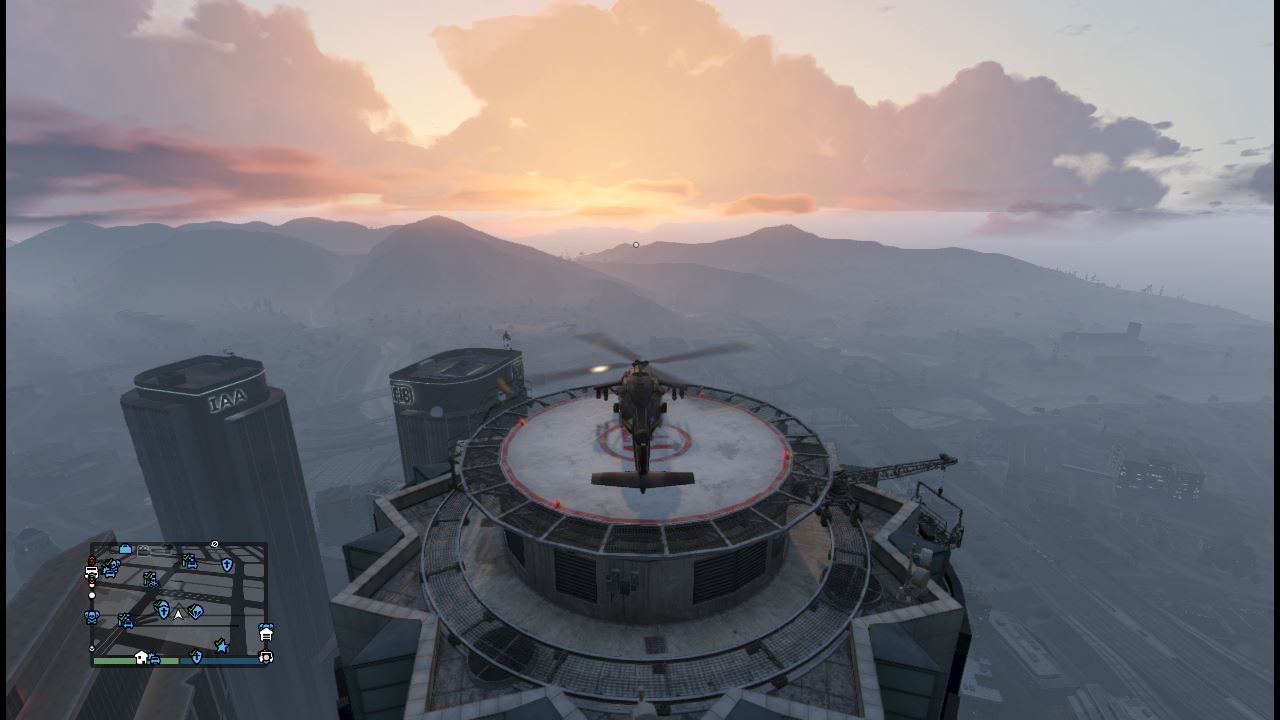This screenshot has height=720, width=1280.
Task: Choose the bicycle checklist marker on minimap
Action: click(x=151, y=580)
